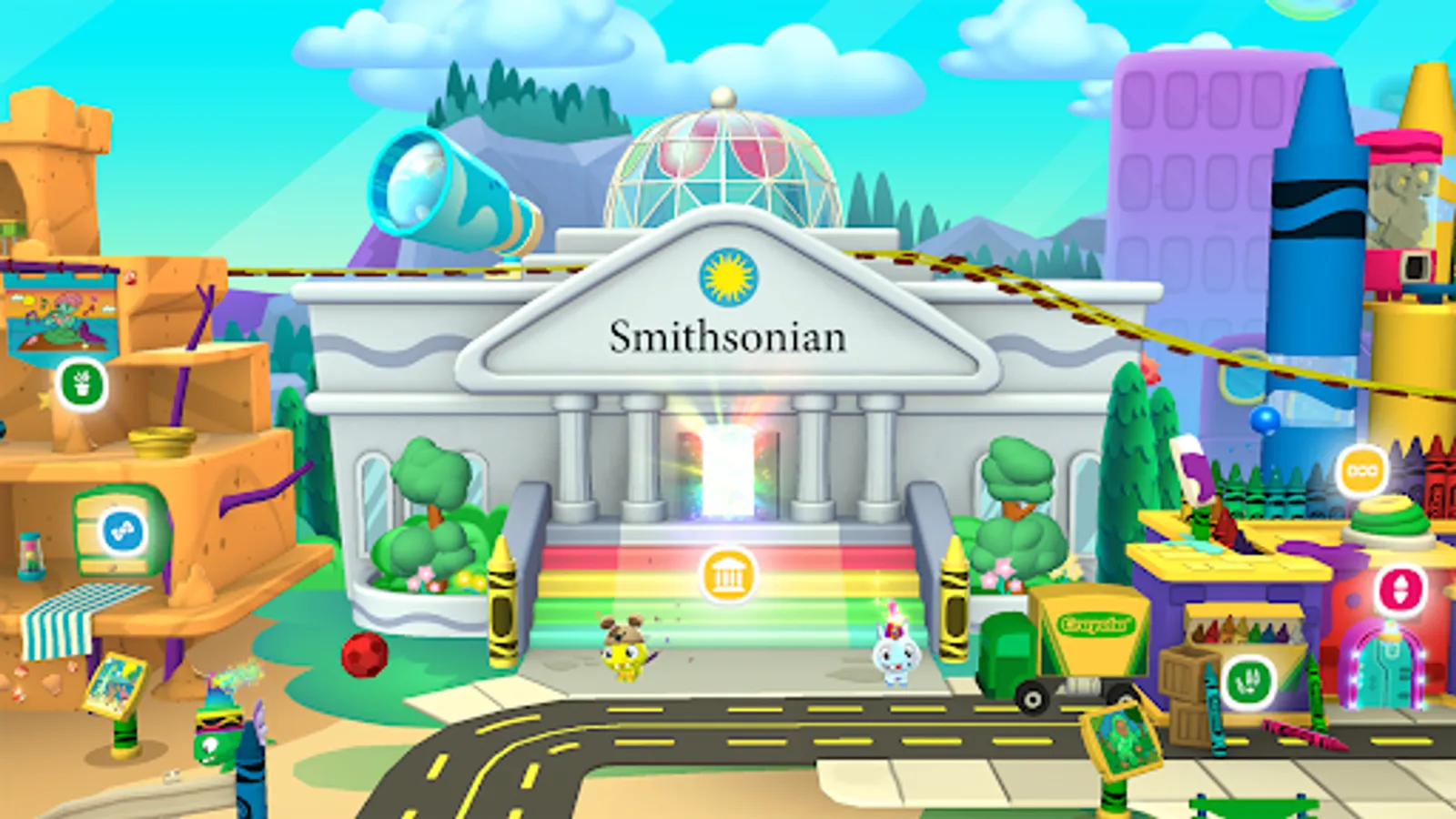
Task: Select the yellow museum icon on the rainbow steps
Action: tap(727, 573)
